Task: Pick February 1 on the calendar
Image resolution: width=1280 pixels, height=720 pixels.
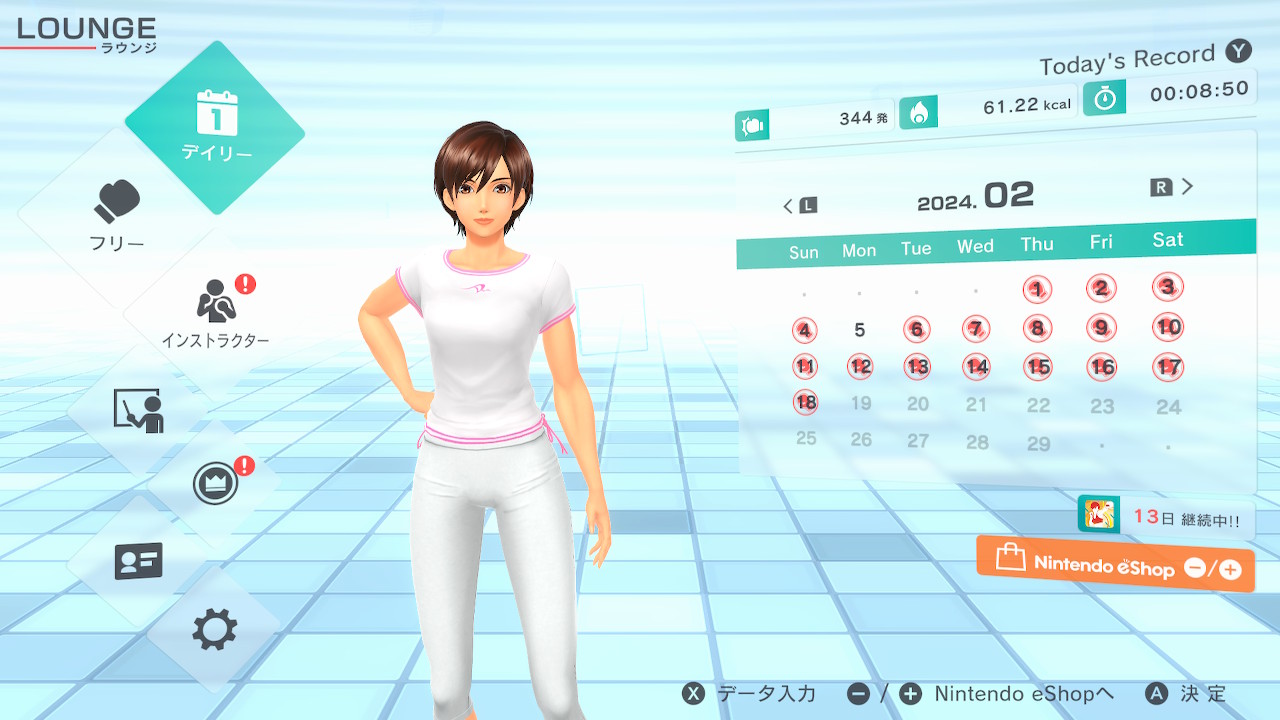Action: (x=1038, y=290)
